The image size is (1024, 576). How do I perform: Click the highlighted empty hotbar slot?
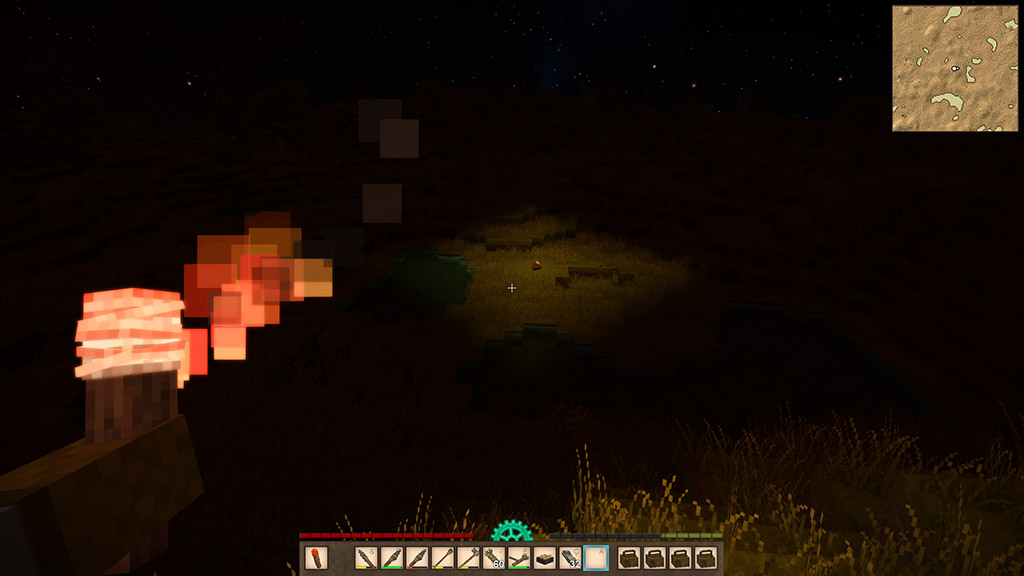coord(596,558)
